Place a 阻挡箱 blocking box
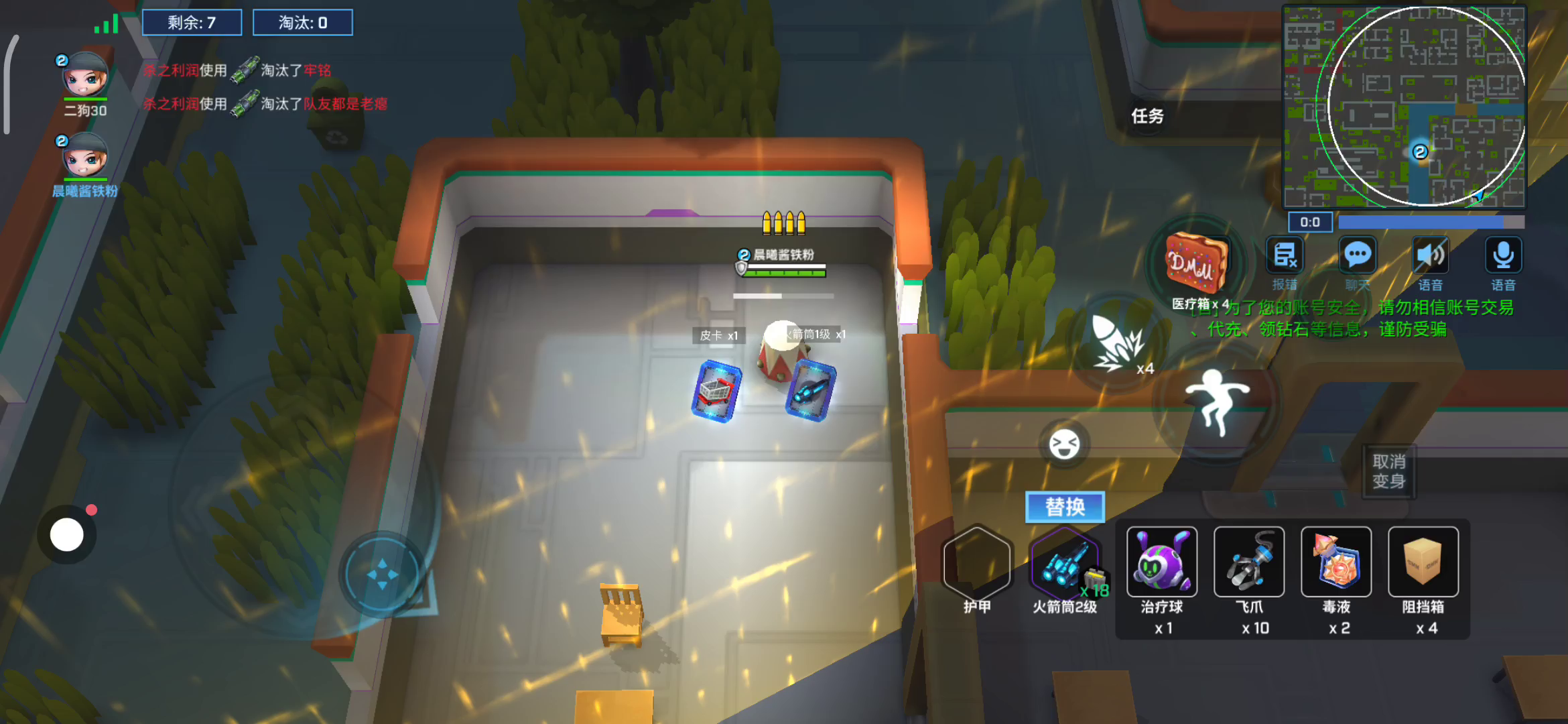 1423,562
